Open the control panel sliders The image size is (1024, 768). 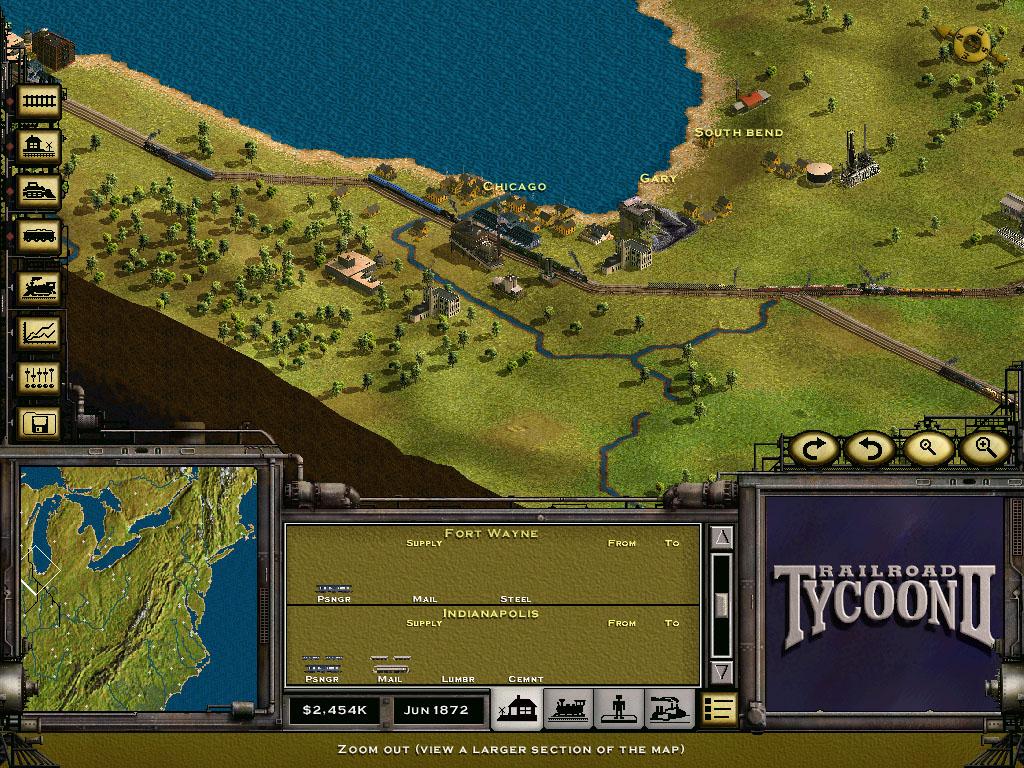tap(39, 377)
